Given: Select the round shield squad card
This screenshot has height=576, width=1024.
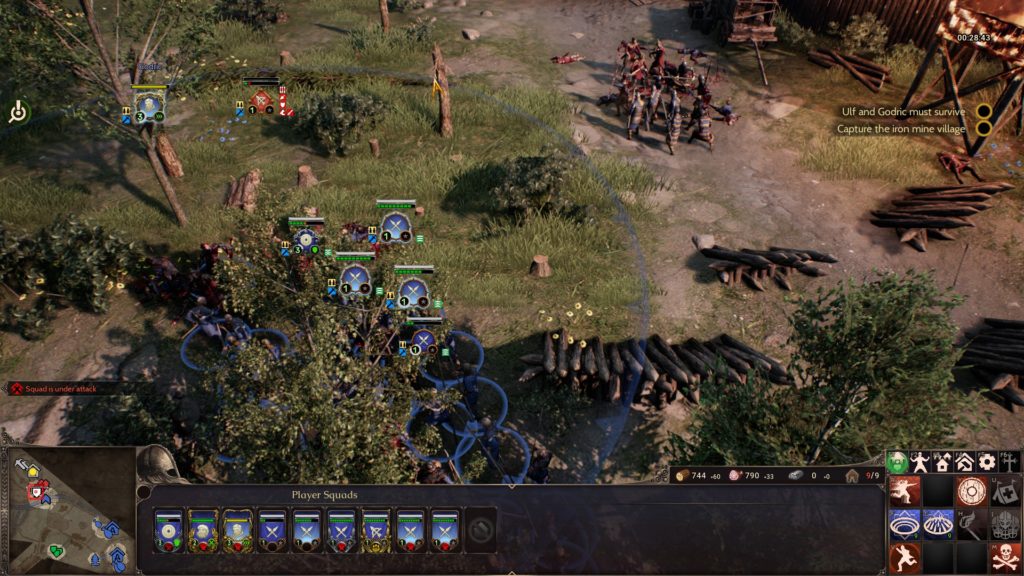Looking at the screenshot, I should coord(168,530).
